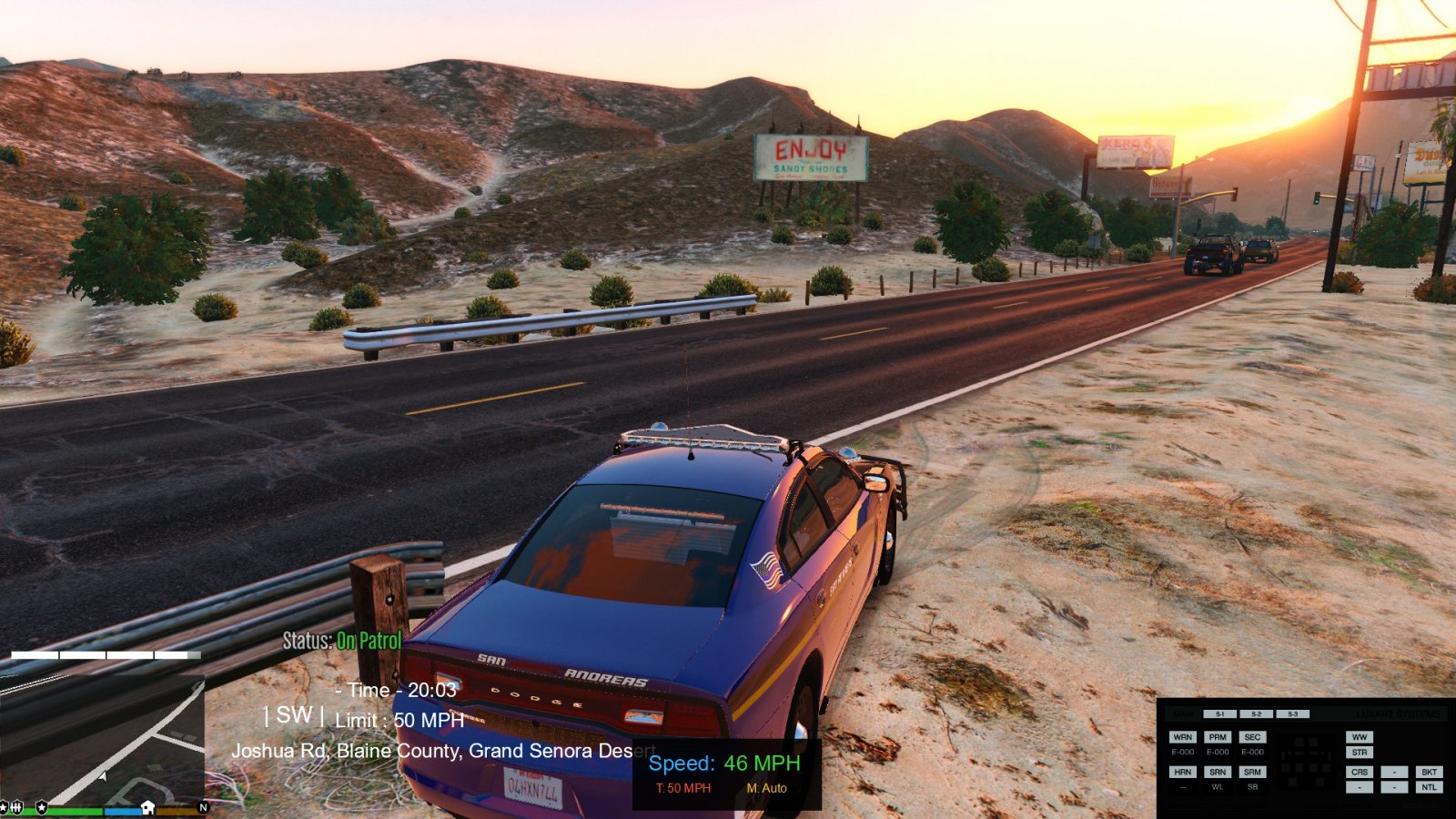
Task: Click the north N compass marker
Action: (x=203, y=807)
